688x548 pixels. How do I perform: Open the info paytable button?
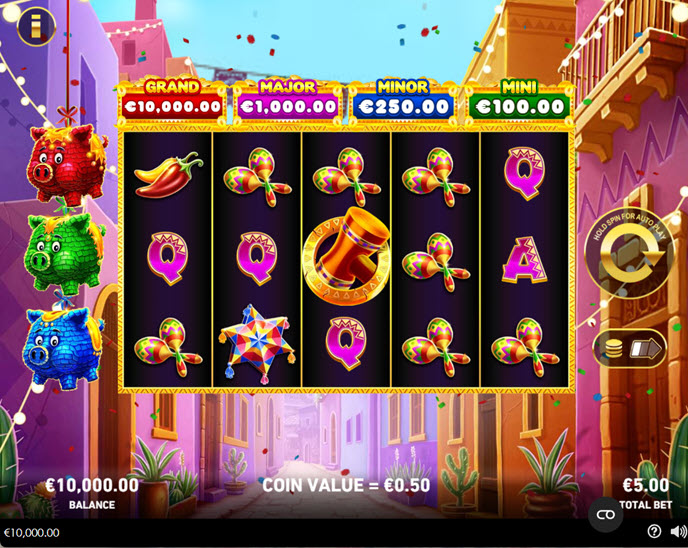pos(37,27)
